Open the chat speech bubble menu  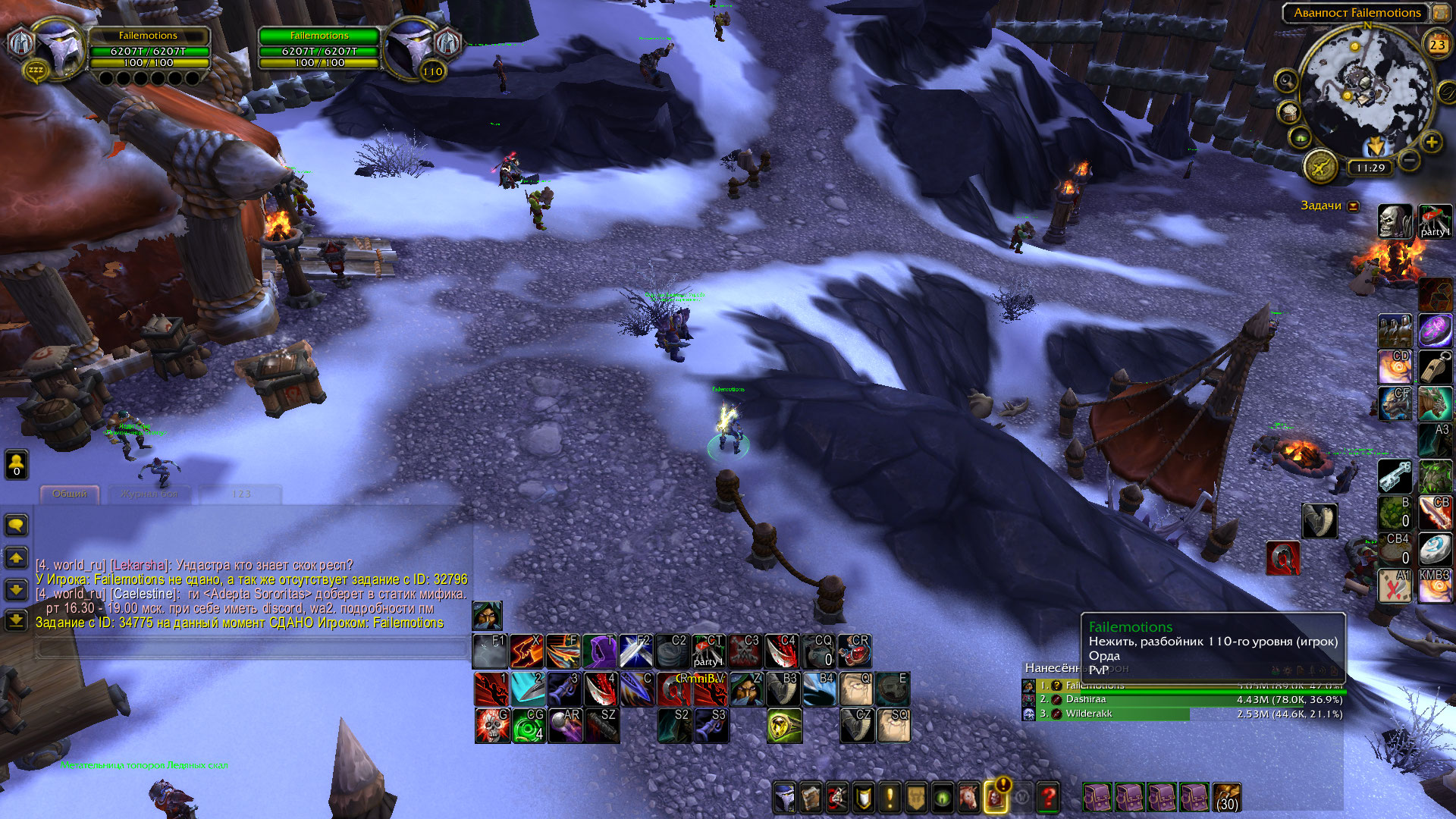(x=17, y=525)
